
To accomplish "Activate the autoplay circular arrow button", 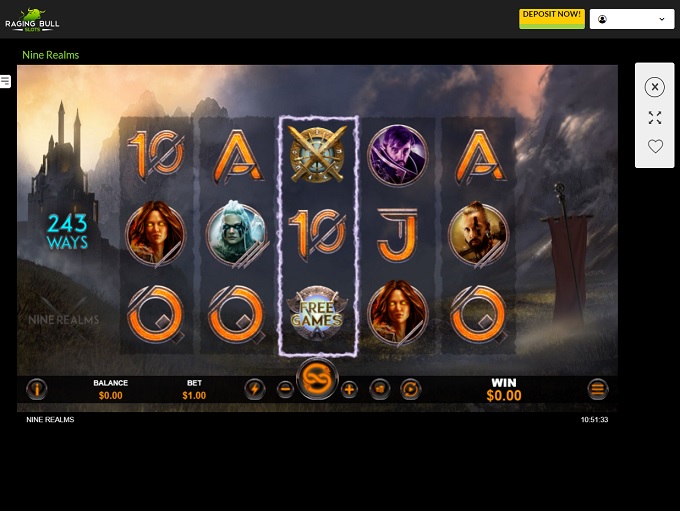I will [x=410, y=389].
